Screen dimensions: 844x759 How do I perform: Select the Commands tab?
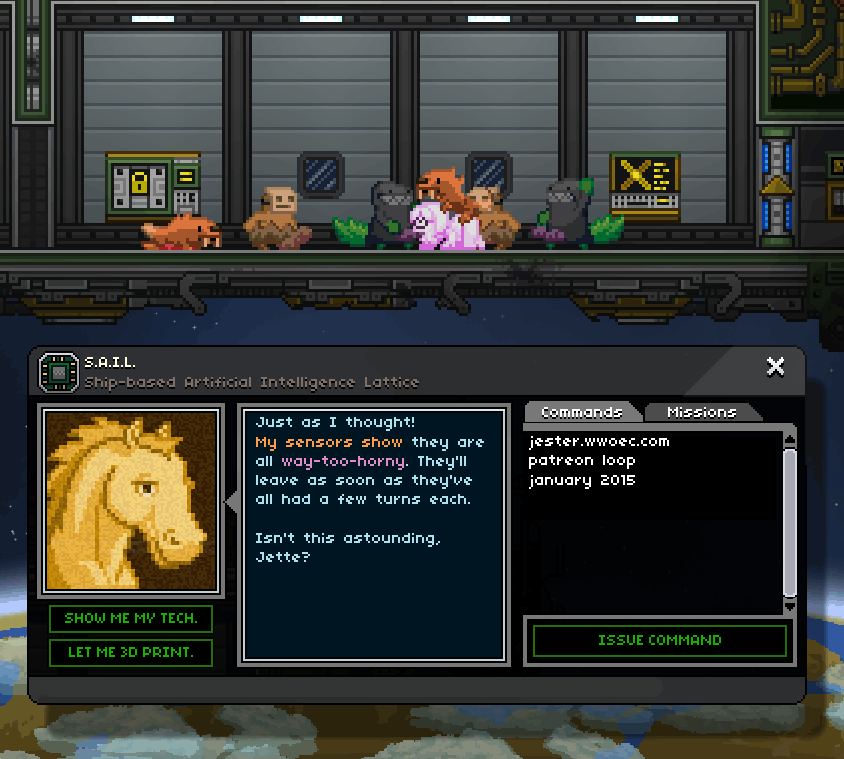(581, 412)
